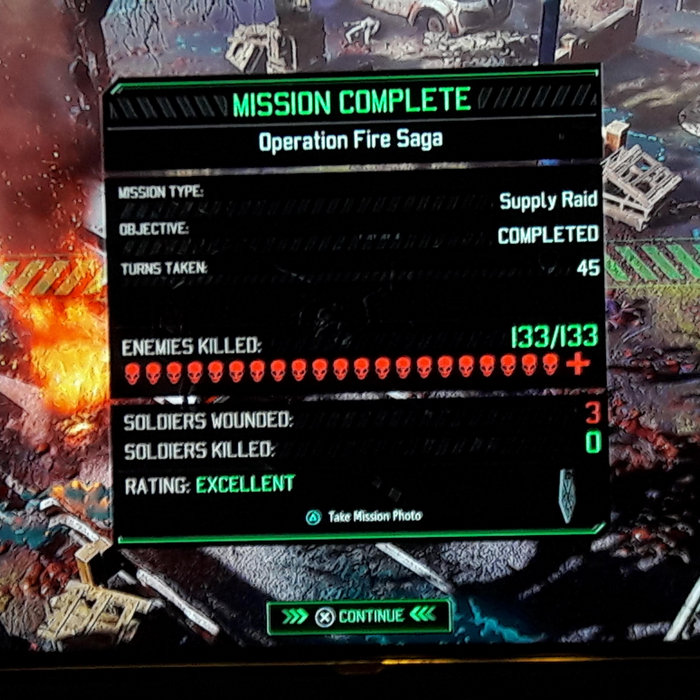Continue past the mission complete screen
The height and width of the screenshot is (700, 700).
(x=358, y=616)
